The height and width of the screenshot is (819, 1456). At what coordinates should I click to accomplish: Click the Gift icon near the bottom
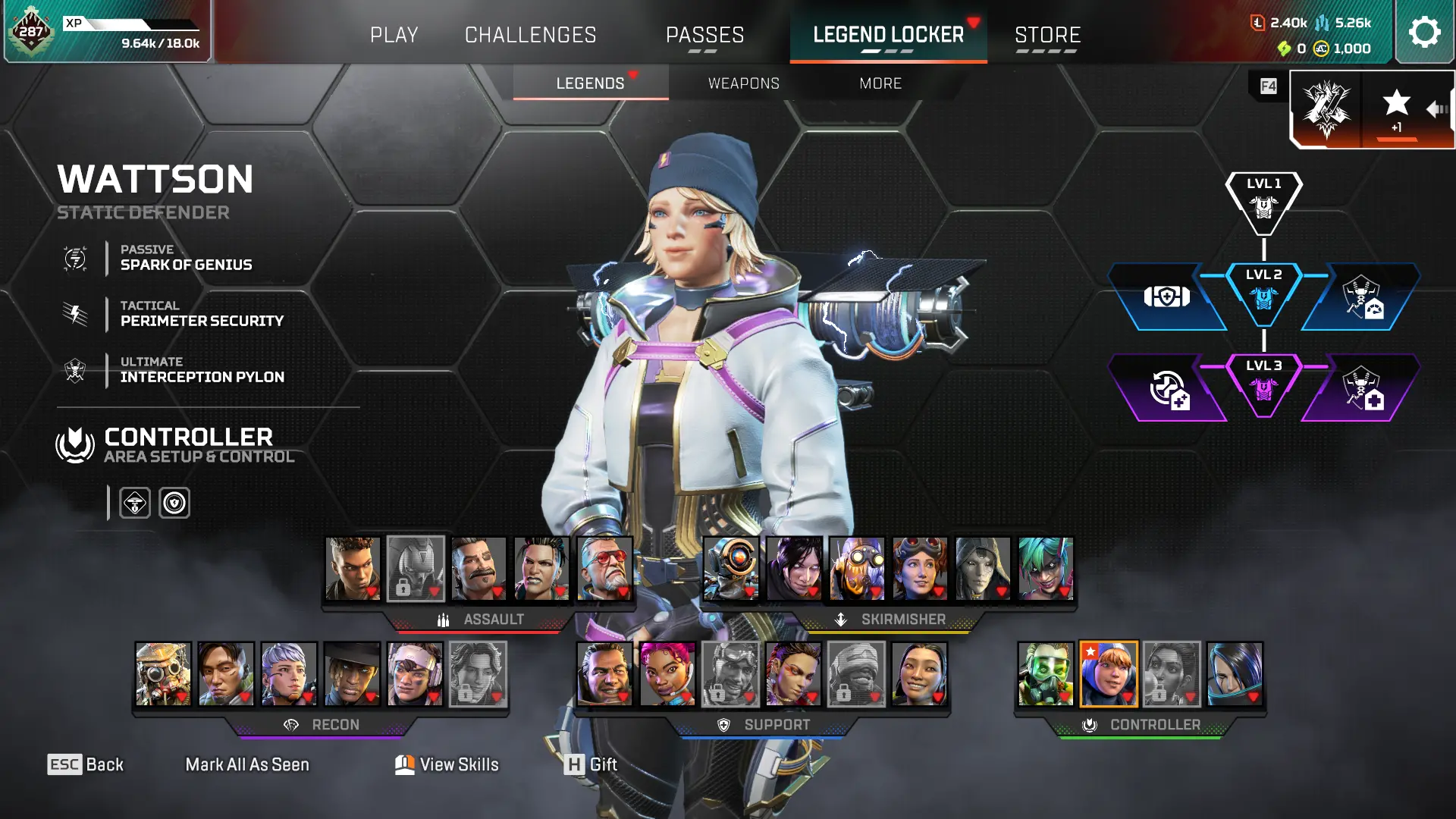pos(576,764)
